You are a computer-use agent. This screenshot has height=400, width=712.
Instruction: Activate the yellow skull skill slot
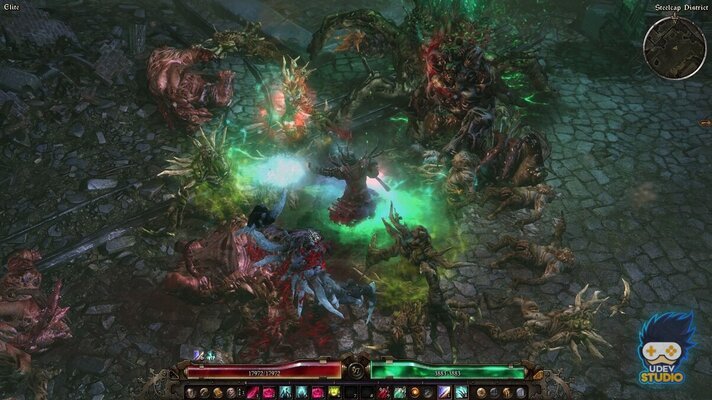pyautogui.click(x=332, y=392)
